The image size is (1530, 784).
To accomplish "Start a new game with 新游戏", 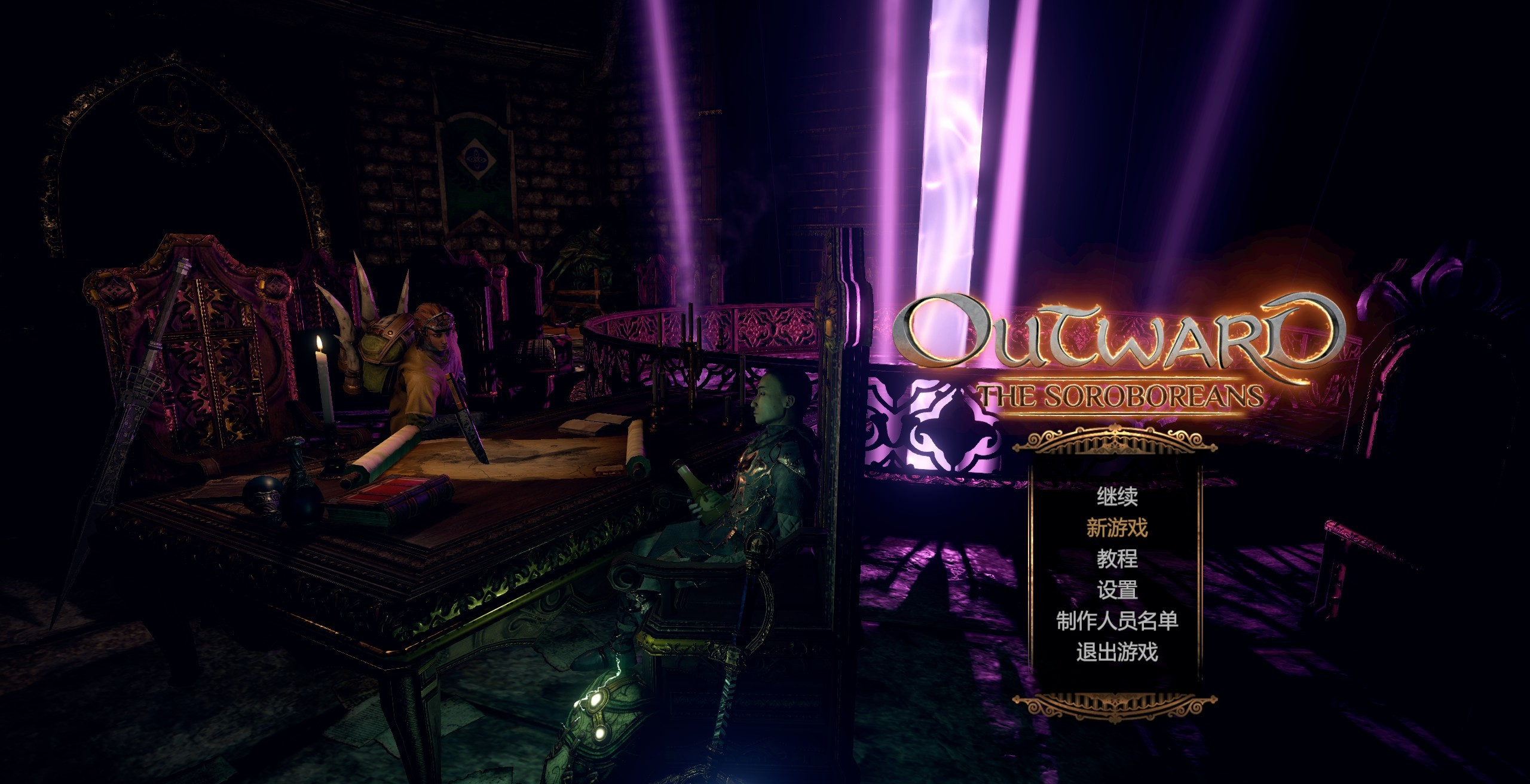I will pyautogui.click(x=1116, y=528).
